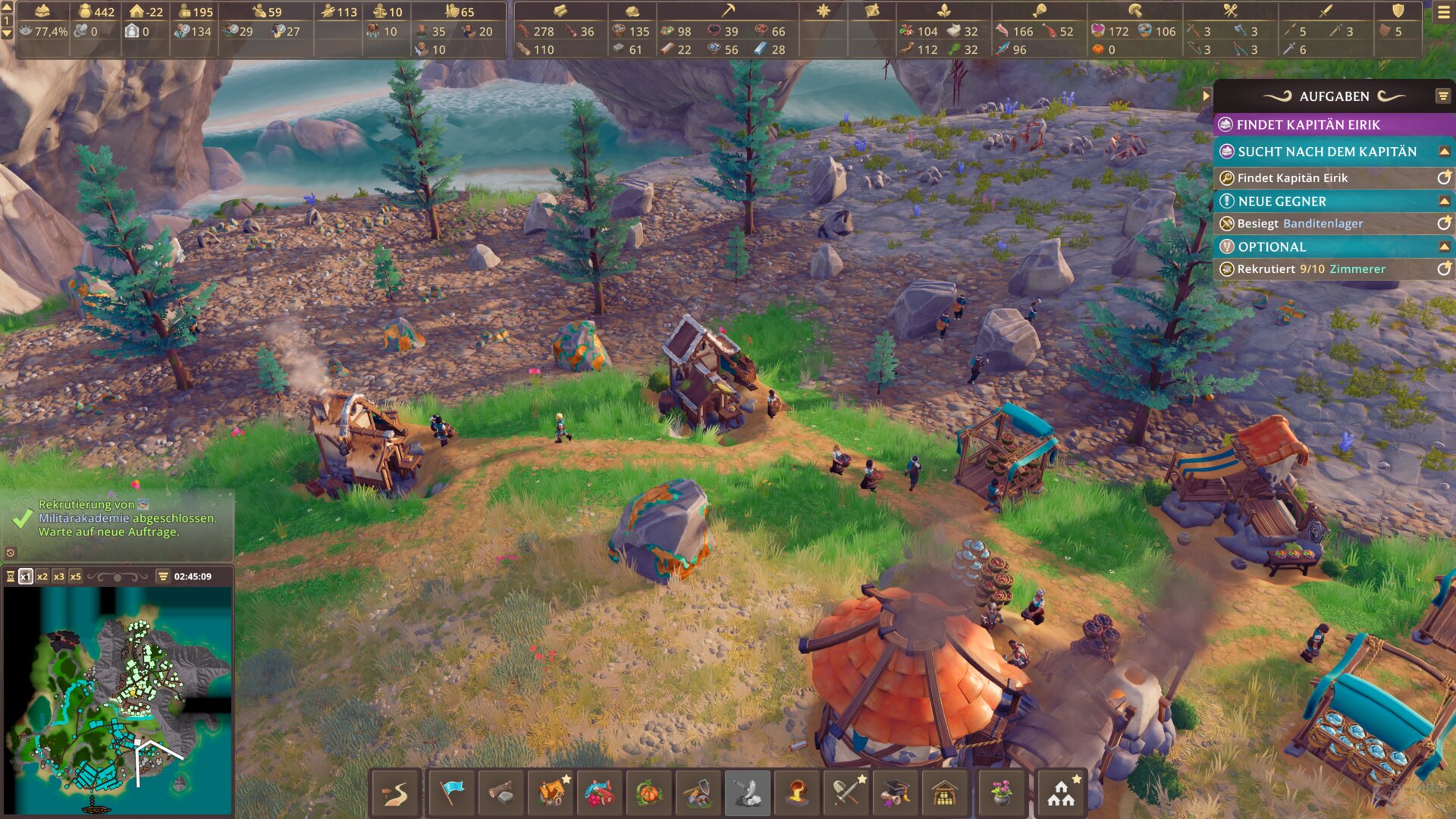Viewport: 1456px width, 819px height.
Task: Open the flower pot decorations category
Action: (1001, 793)
